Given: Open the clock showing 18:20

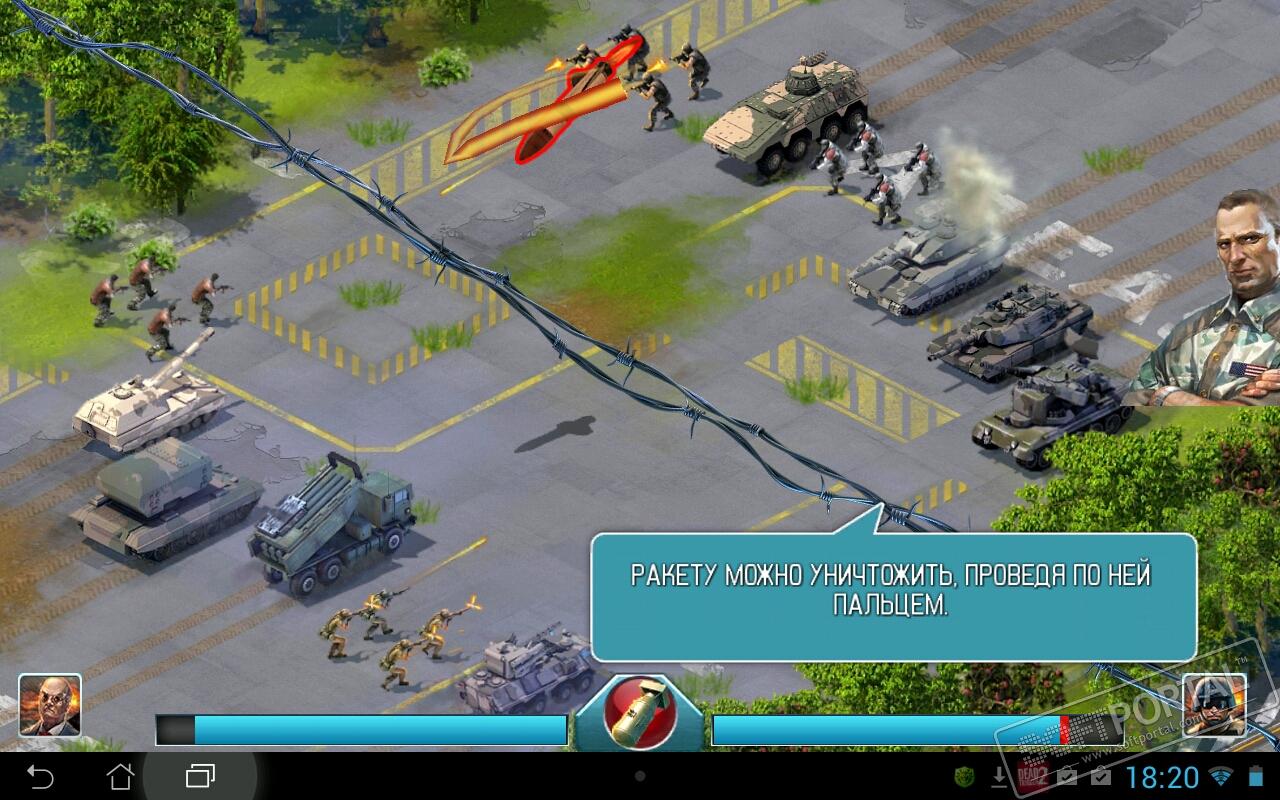Looking at the screenshot, I should coord(1161,777).
